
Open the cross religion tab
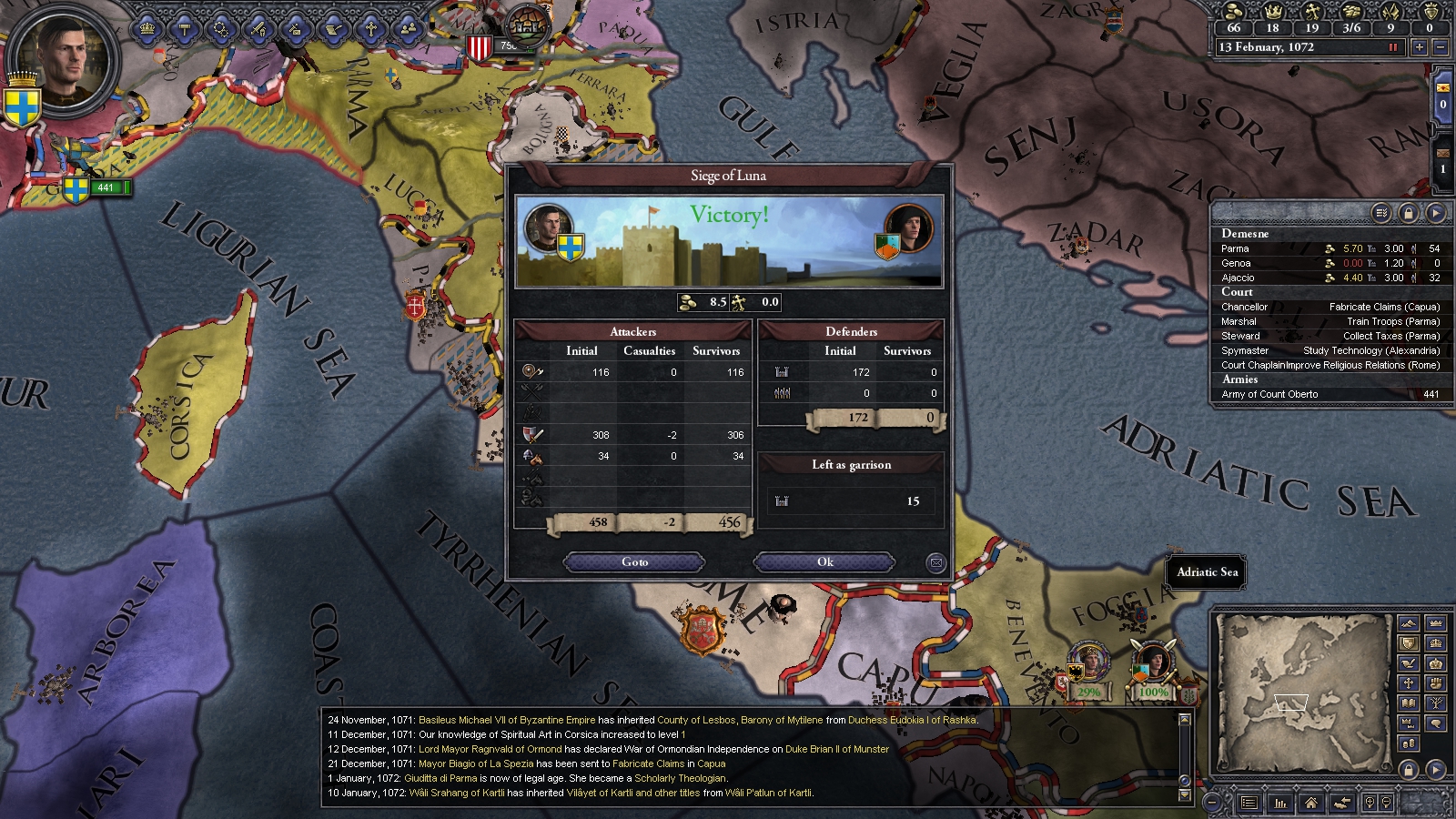370,29
